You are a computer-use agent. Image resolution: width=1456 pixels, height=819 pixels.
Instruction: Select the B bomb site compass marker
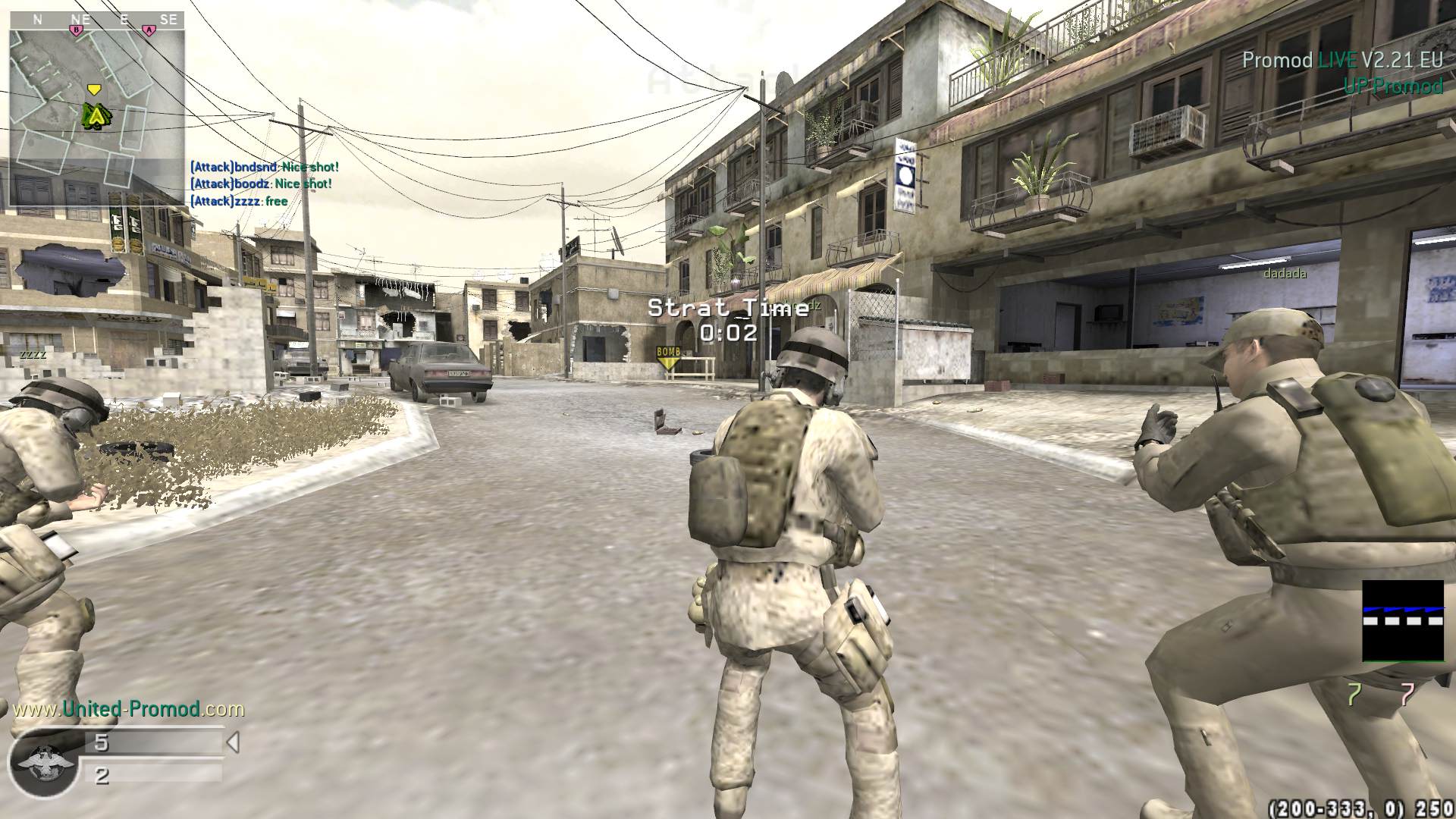[x=76, y=30]
